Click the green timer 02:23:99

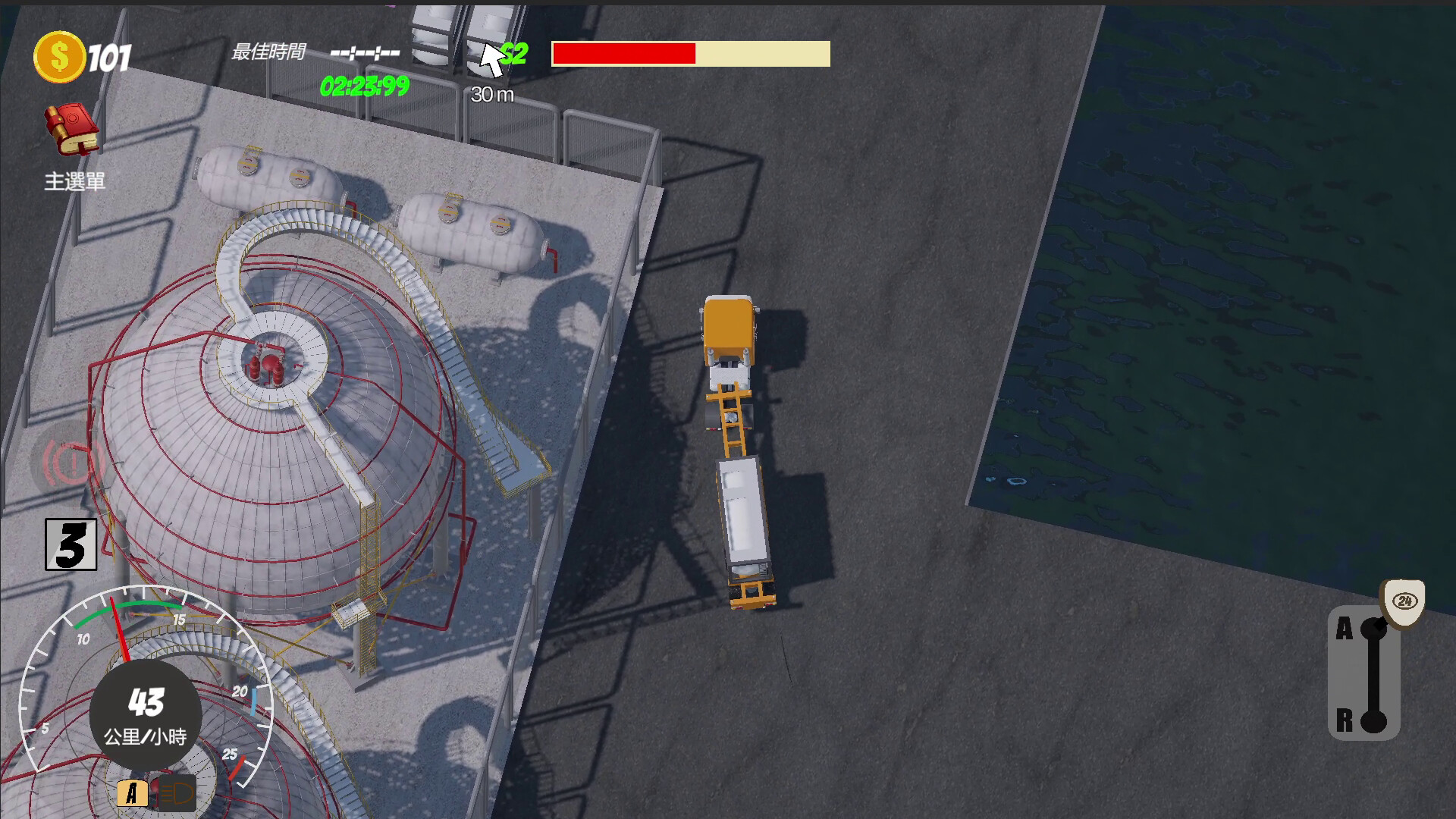point(363,86)
